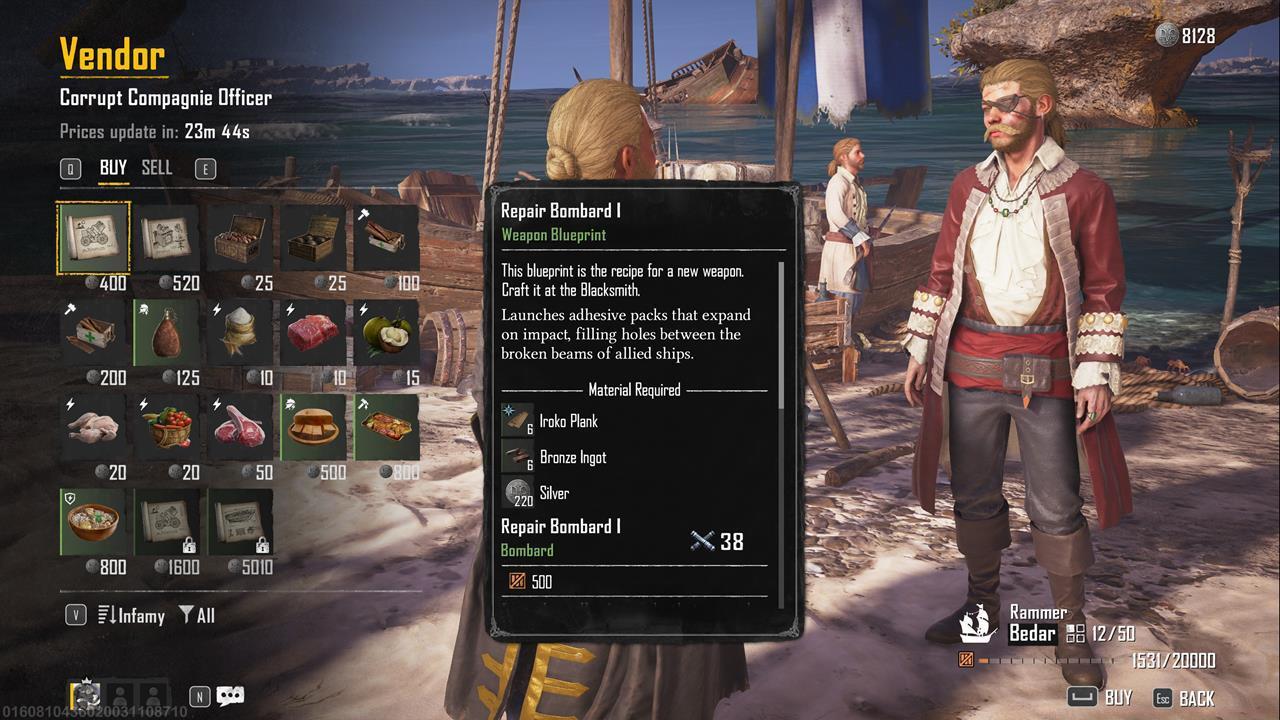Select the cured ham item

pos(167,332)
